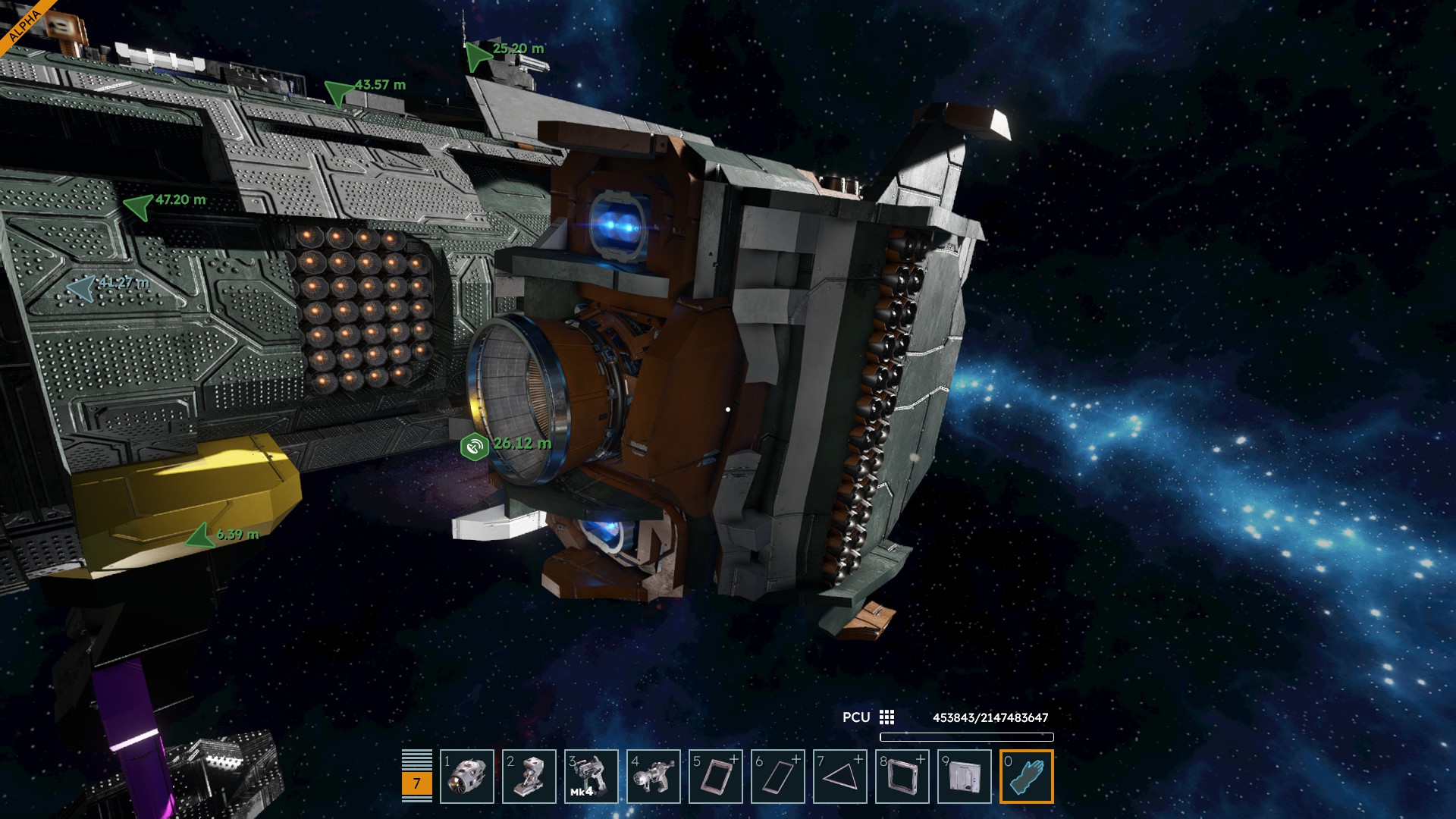Image resolution: width=1456 pixels, height=819 pixels.
Task: Select the glove hand slot 0
Action: click(x=1027, y=777)
